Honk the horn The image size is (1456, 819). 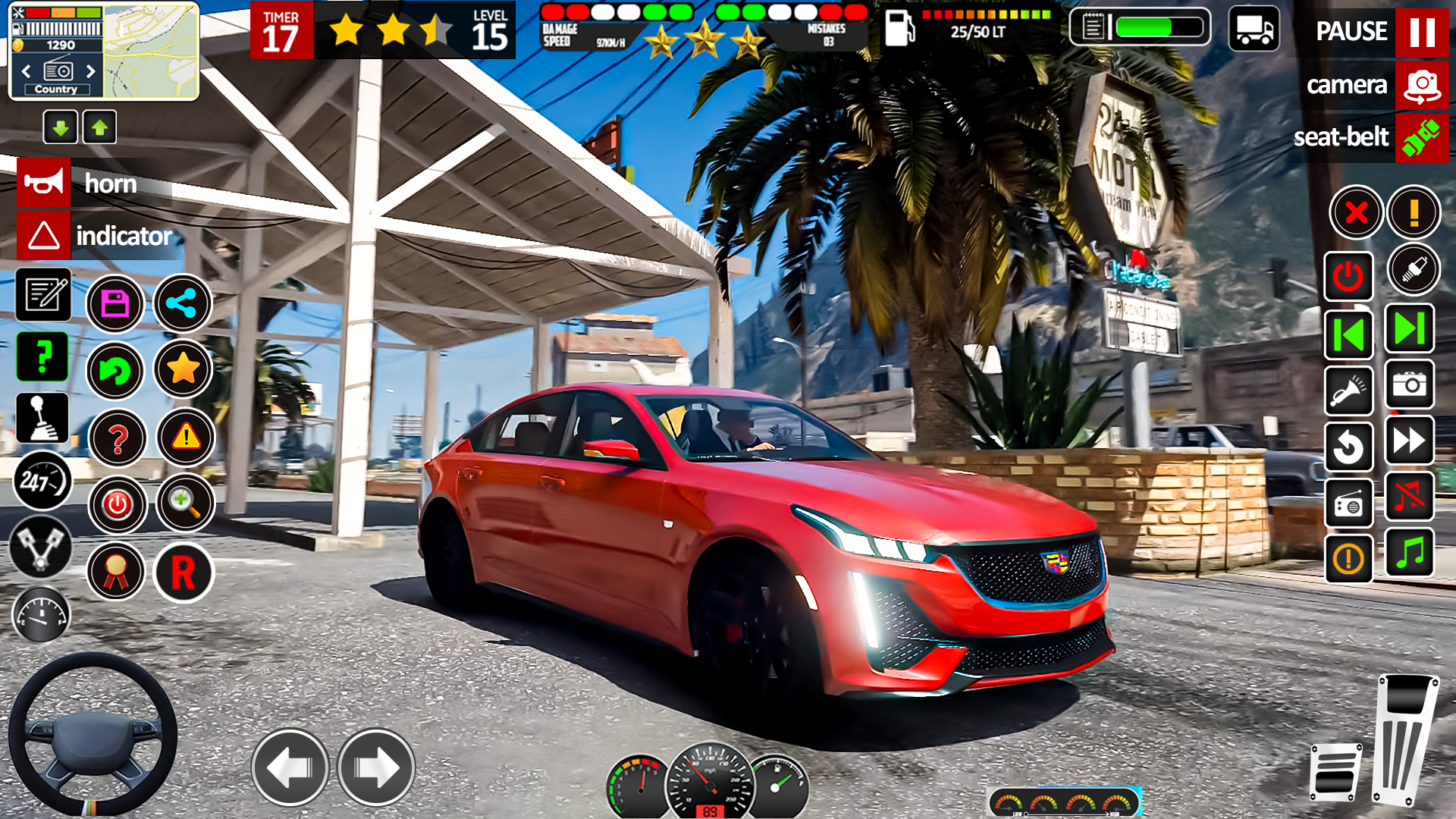point(43,183)
